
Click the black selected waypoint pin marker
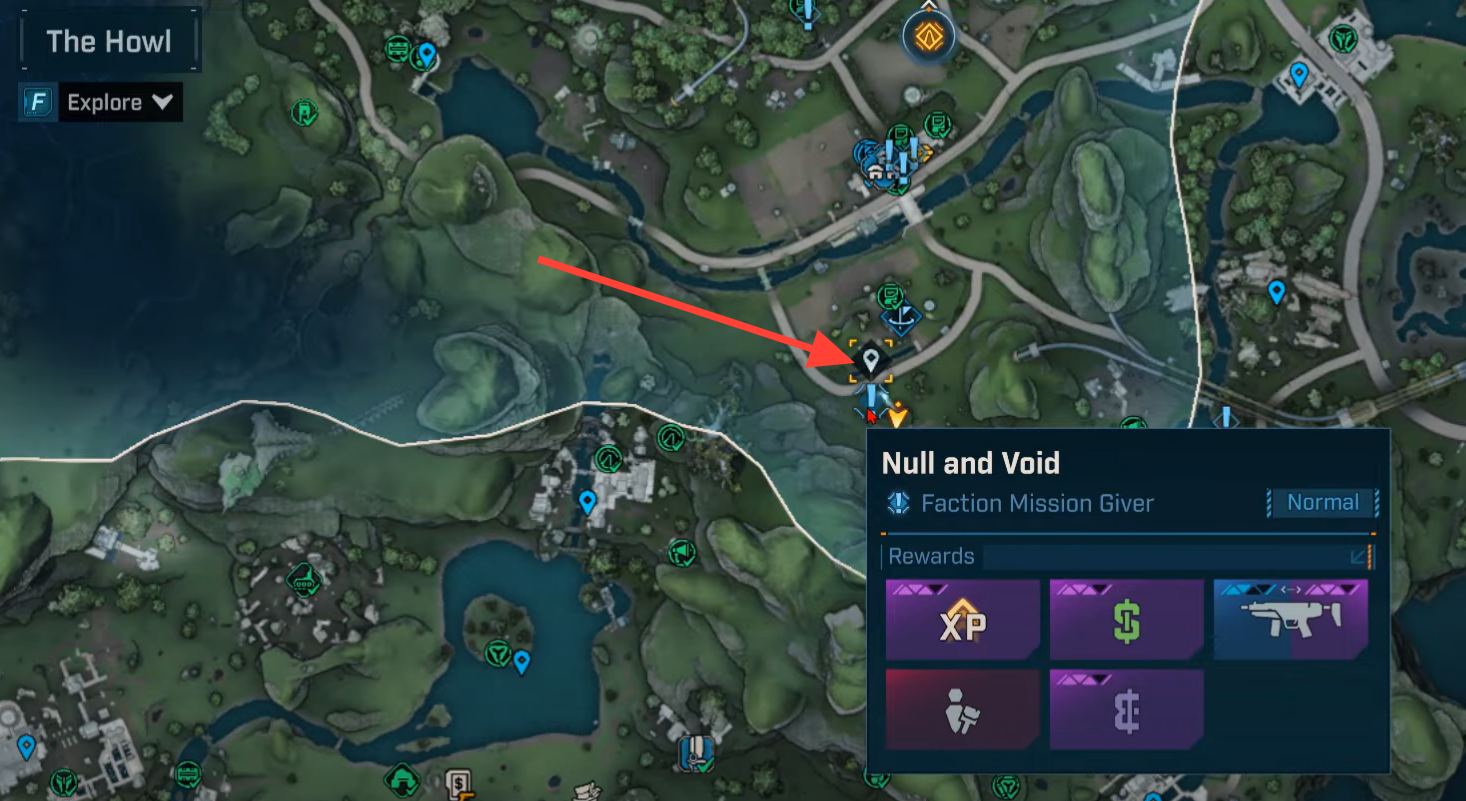[x=871, y=360]
